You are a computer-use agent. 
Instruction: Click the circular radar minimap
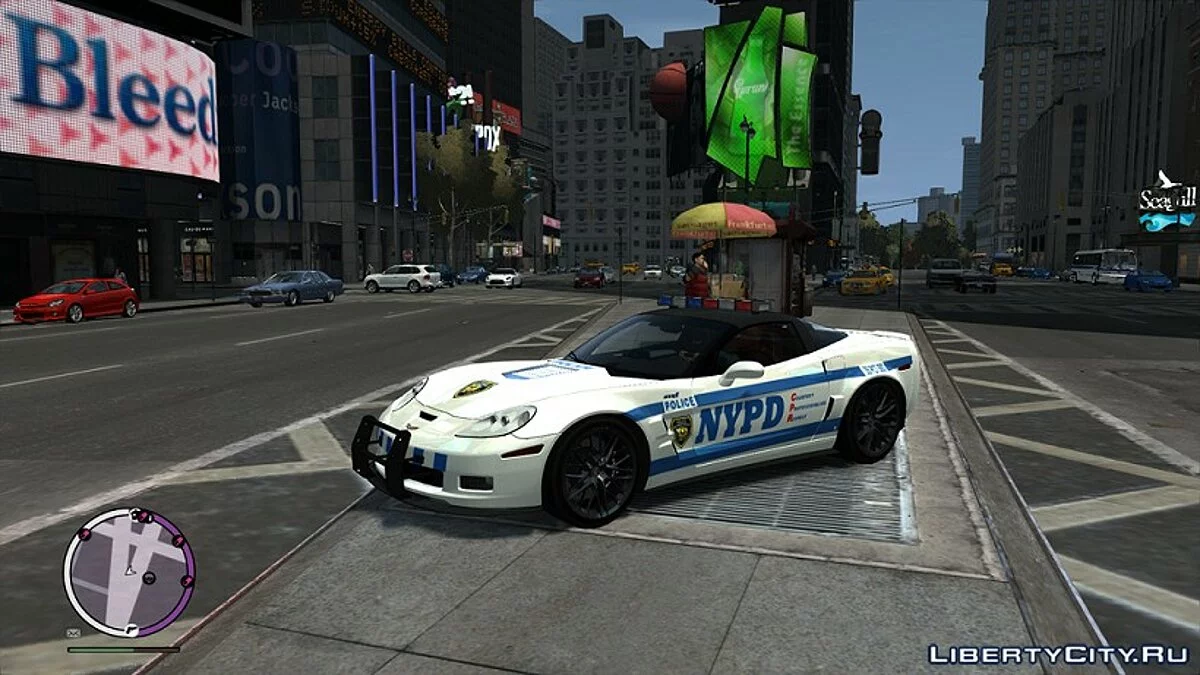128,571
